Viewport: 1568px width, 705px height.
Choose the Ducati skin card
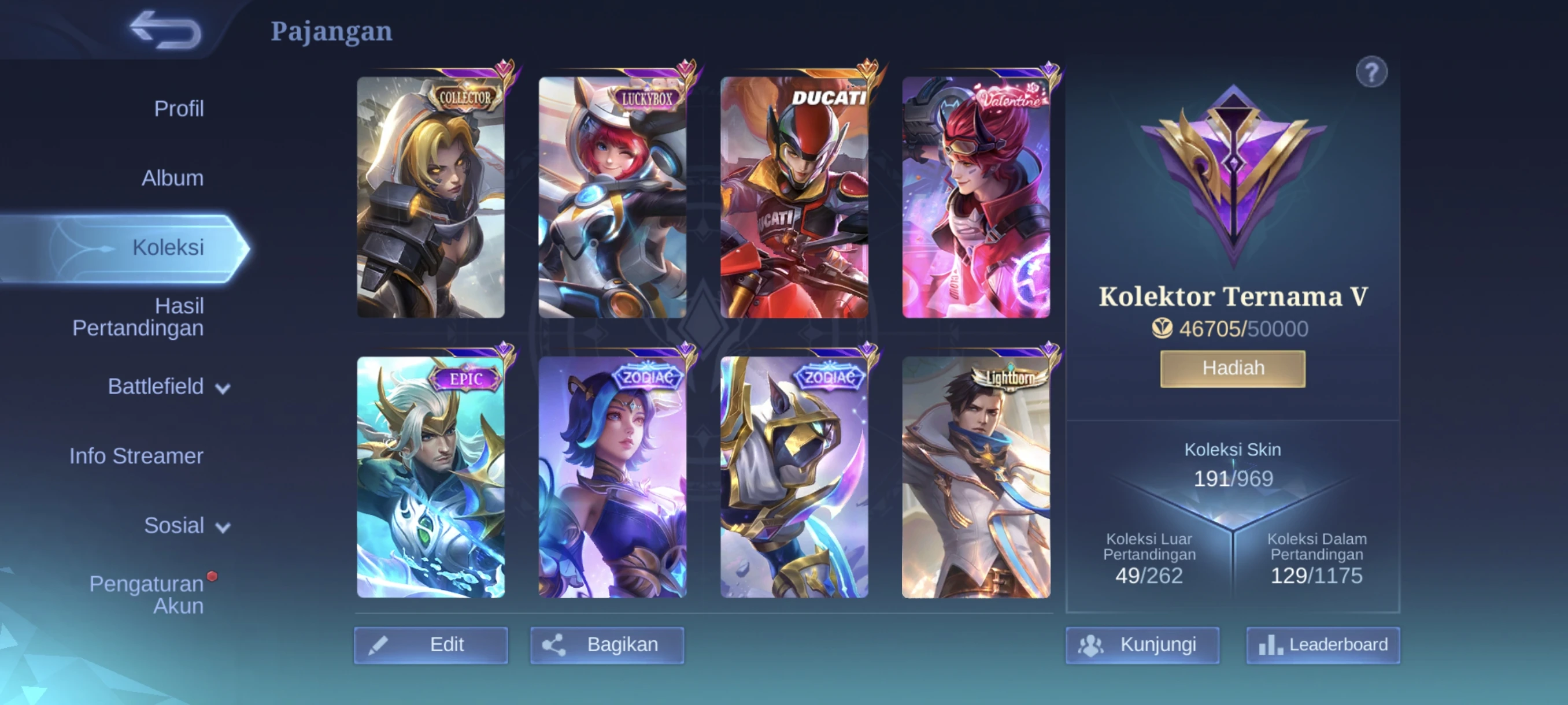794,197
